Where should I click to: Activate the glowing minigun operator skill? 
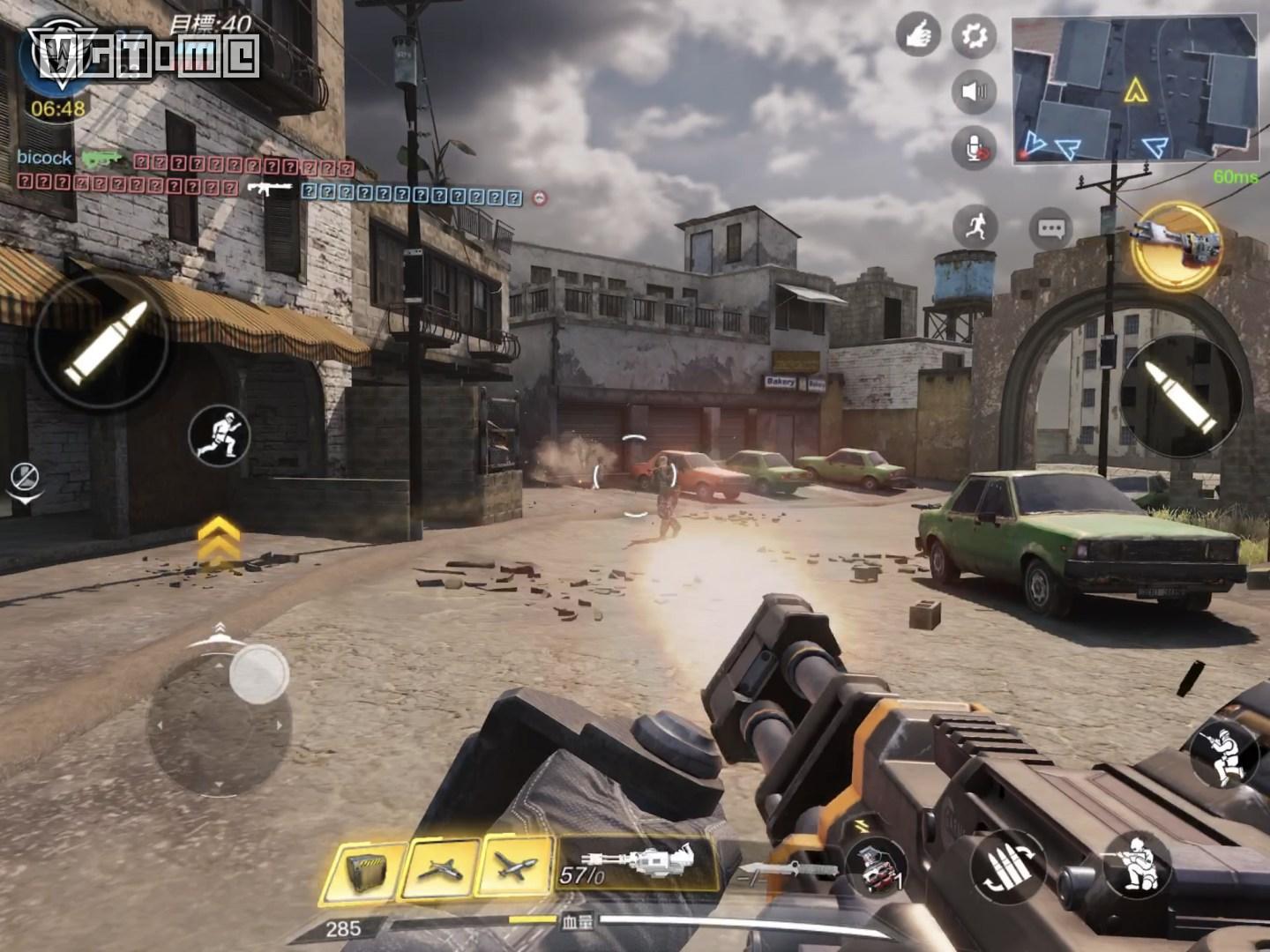pos(1177,244)
